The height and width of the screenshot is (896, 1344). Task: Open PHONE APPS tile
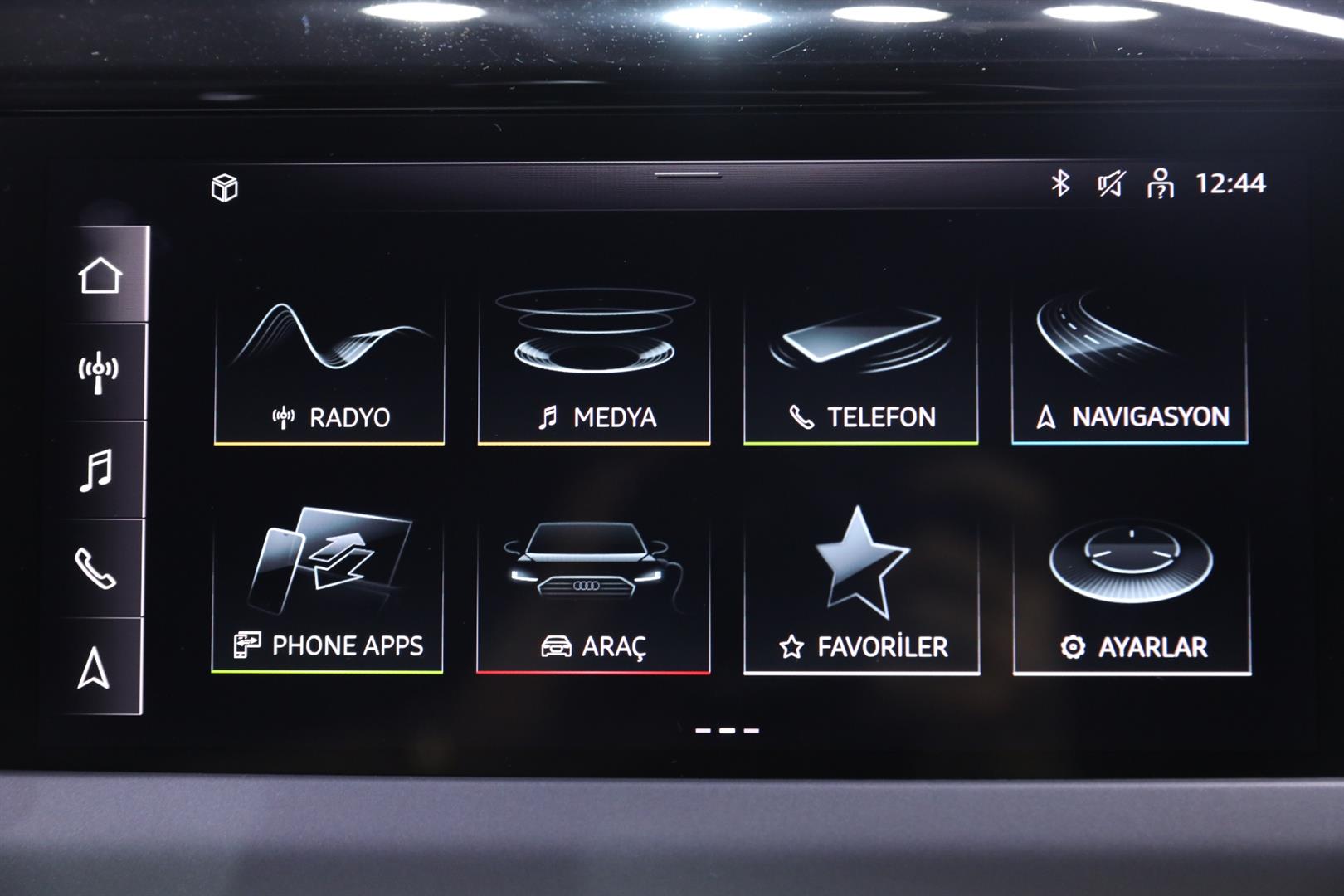[x=328, y=593]
